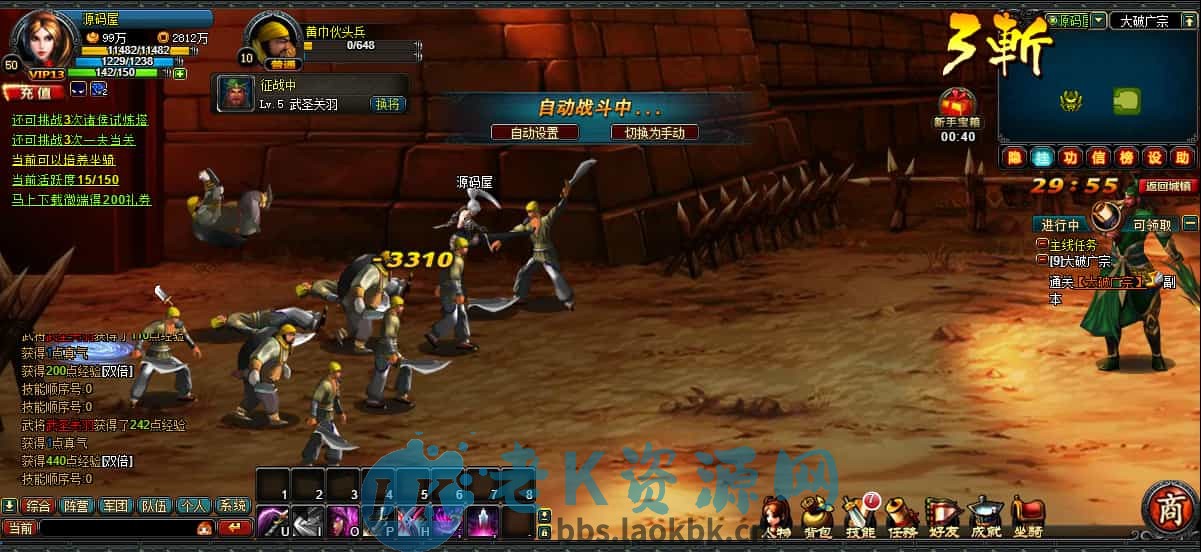Switch chat to the 阵营 faction tab
The height and width of the screenshot is (552, 1201).
point(75,506)
